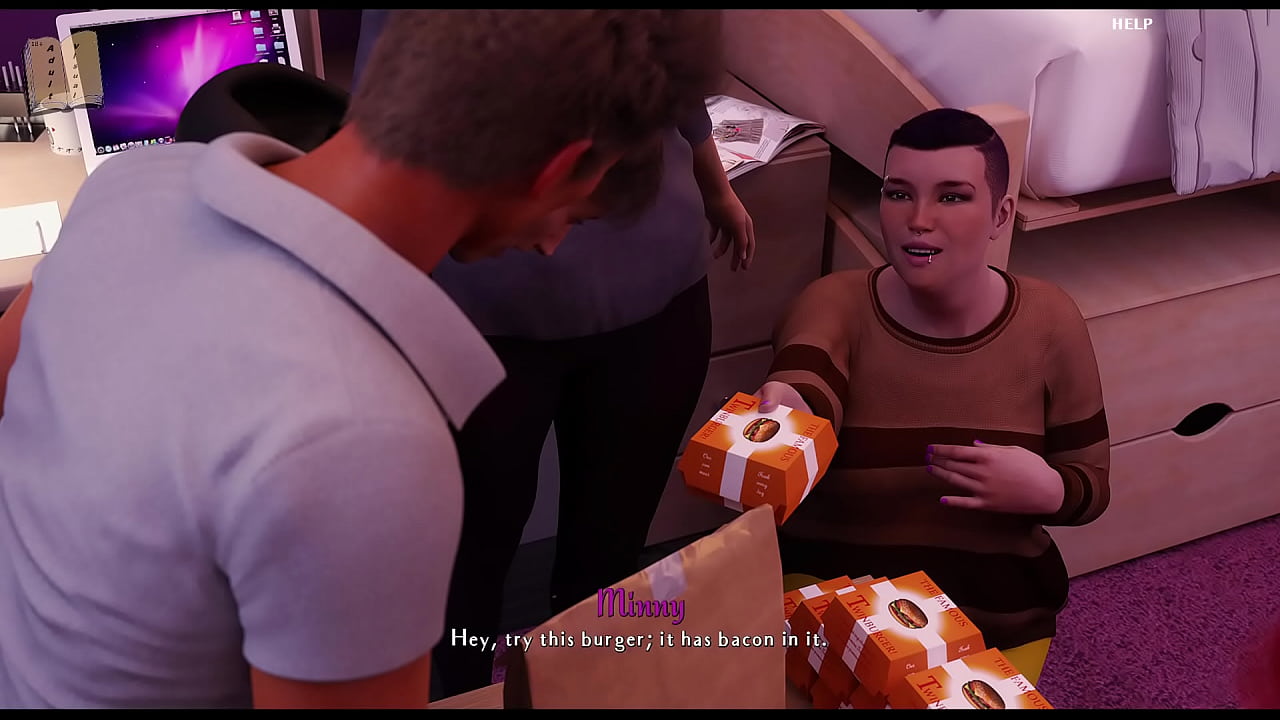Open the HELP menu

point(1132,24)
